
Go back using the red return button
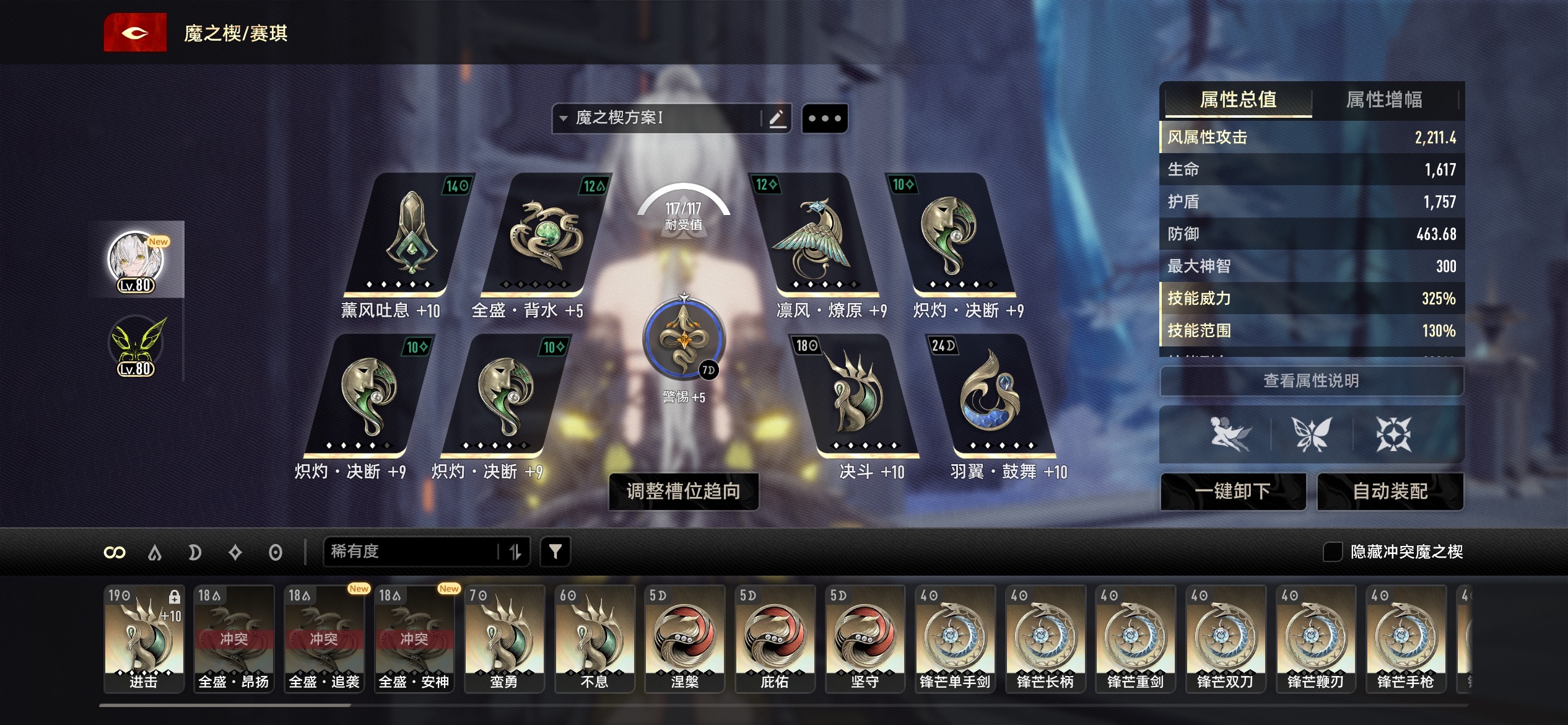pyautogui.click(x=135, y=33)
